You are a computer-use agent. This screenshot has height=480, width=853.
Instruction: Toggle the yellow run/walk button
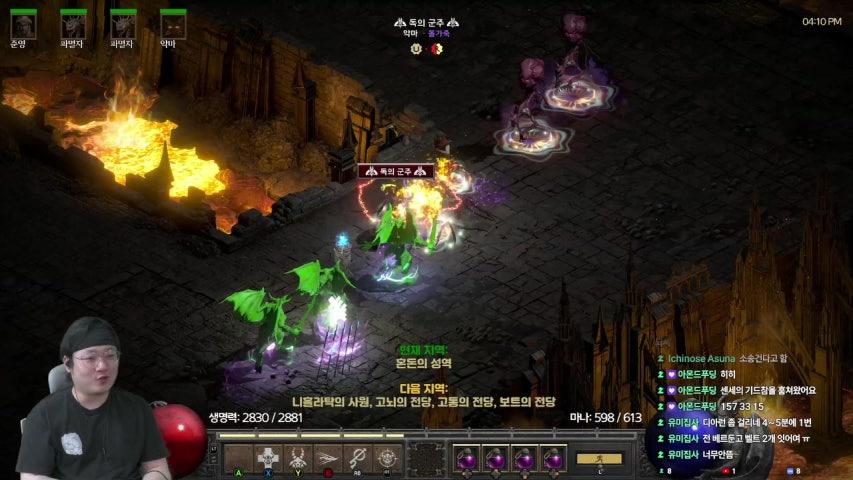pyautogui.click(x=598, y=458)
